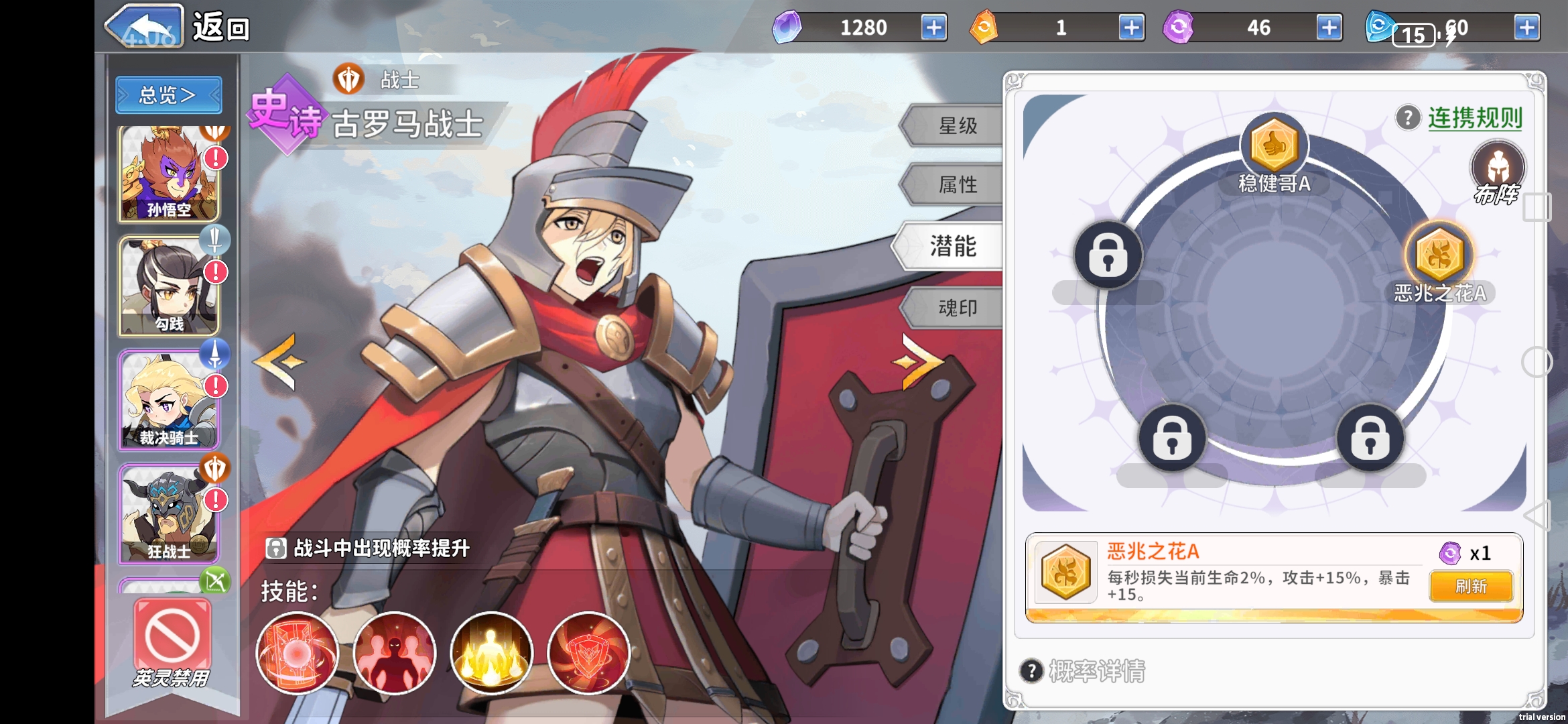Select the second skill icon showing red figures
1568x724 pixels.
coord(393,653)
